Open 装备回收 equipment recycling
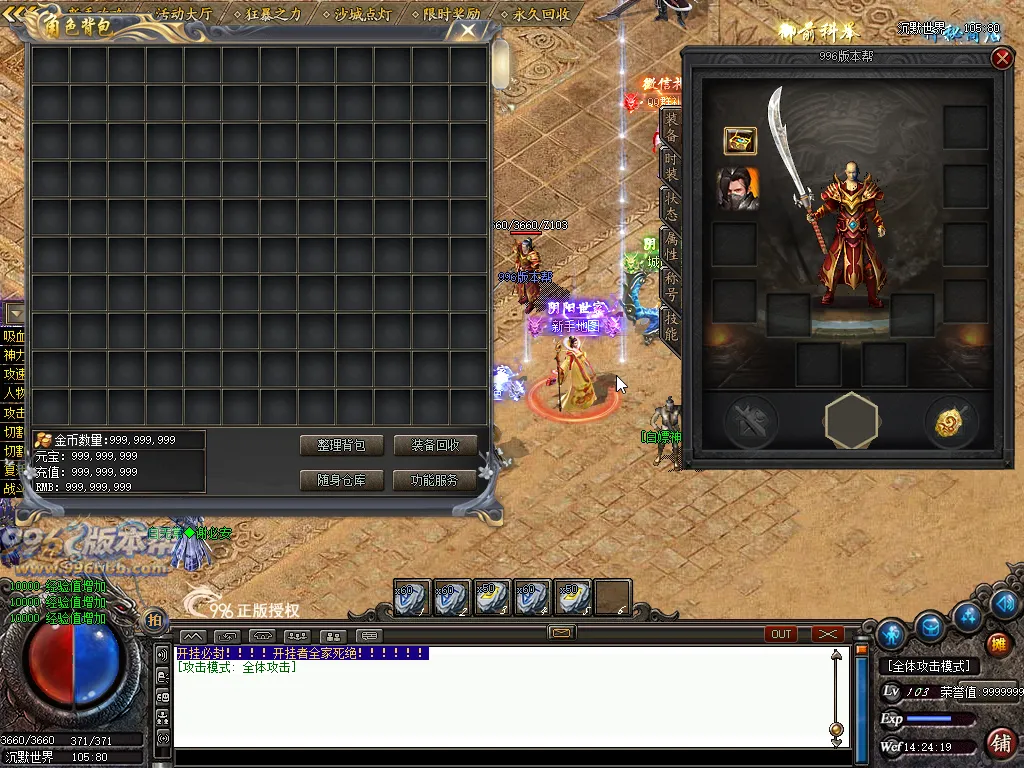1024x768 pixels. tap(434, 445)
